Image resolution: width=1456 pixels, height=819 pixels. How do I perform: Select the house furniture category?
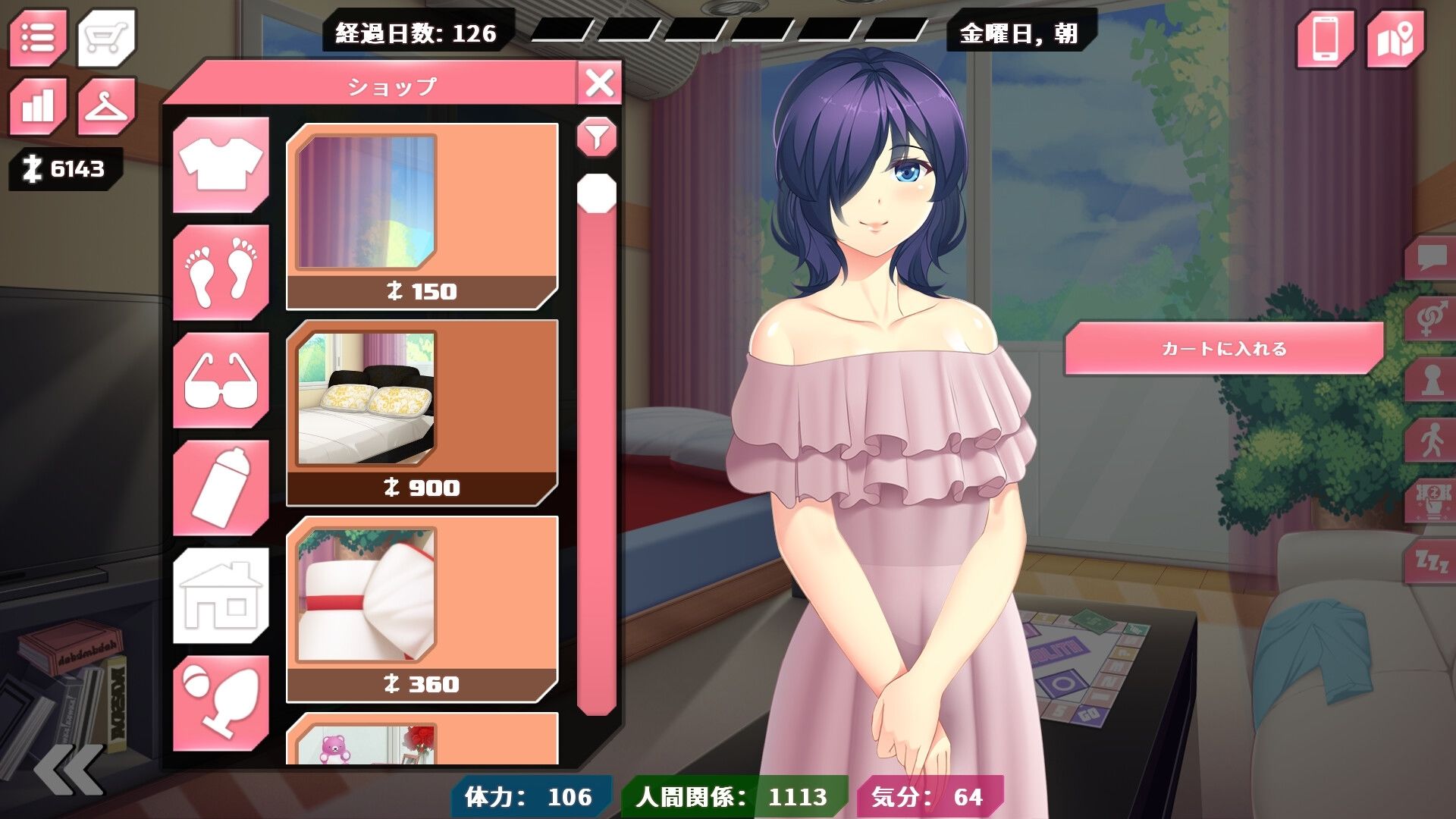[221, 595]
